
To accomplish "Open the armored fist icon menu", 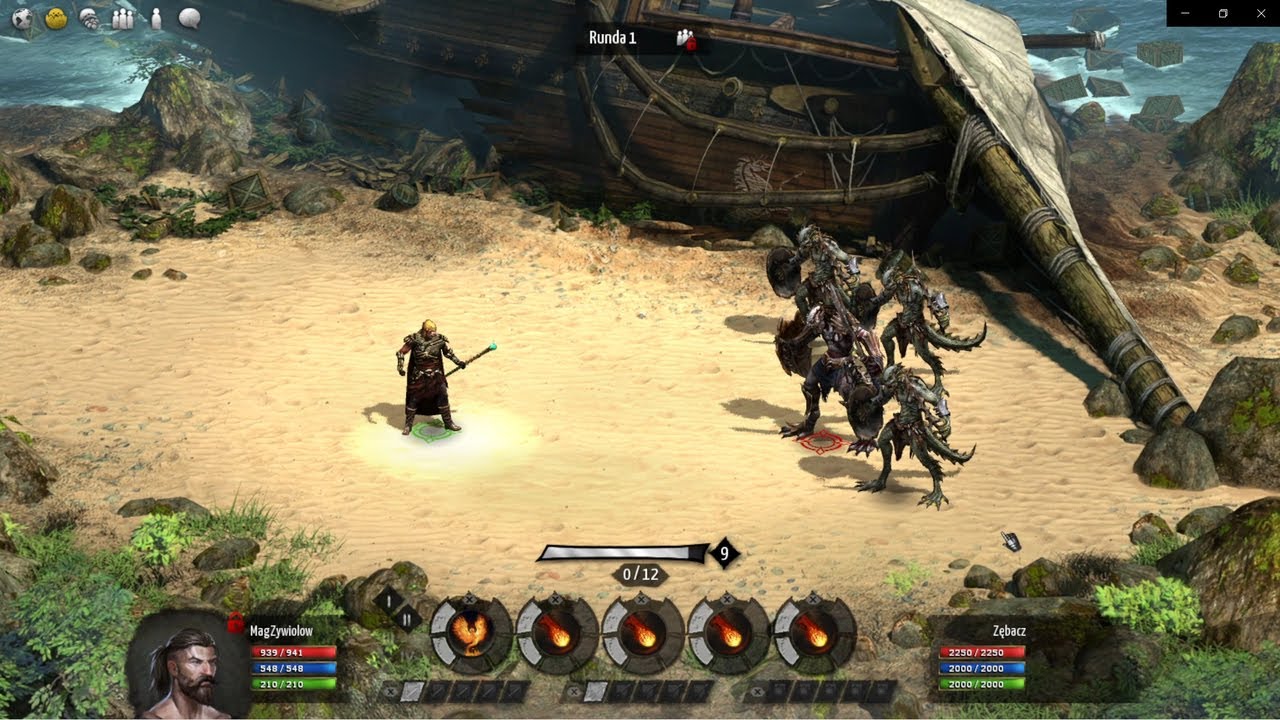I will coord(89,18).
